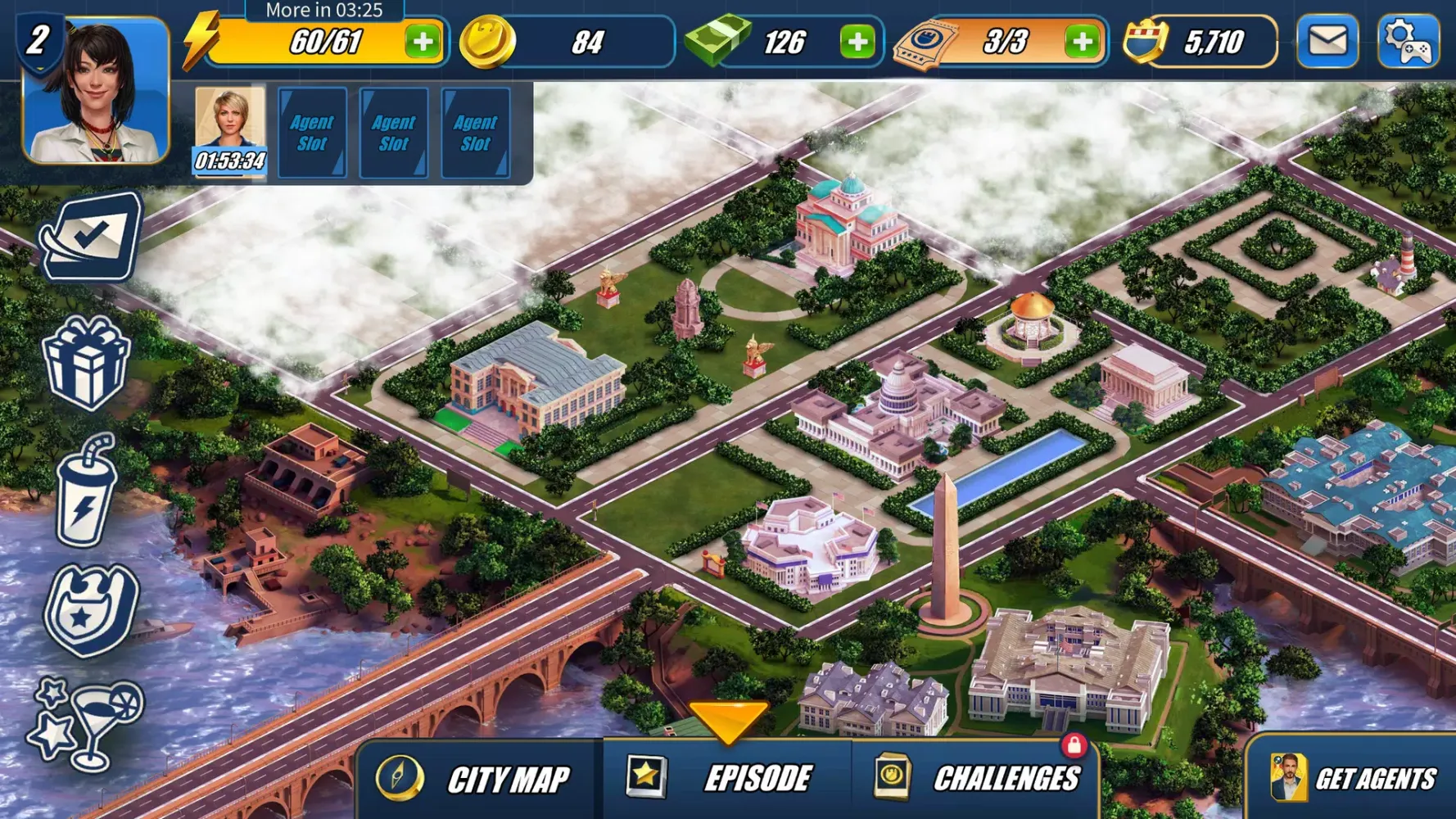Buy more energy with the plus button
The height and width of the screenshot is (819, 1456).
point(423,41)
